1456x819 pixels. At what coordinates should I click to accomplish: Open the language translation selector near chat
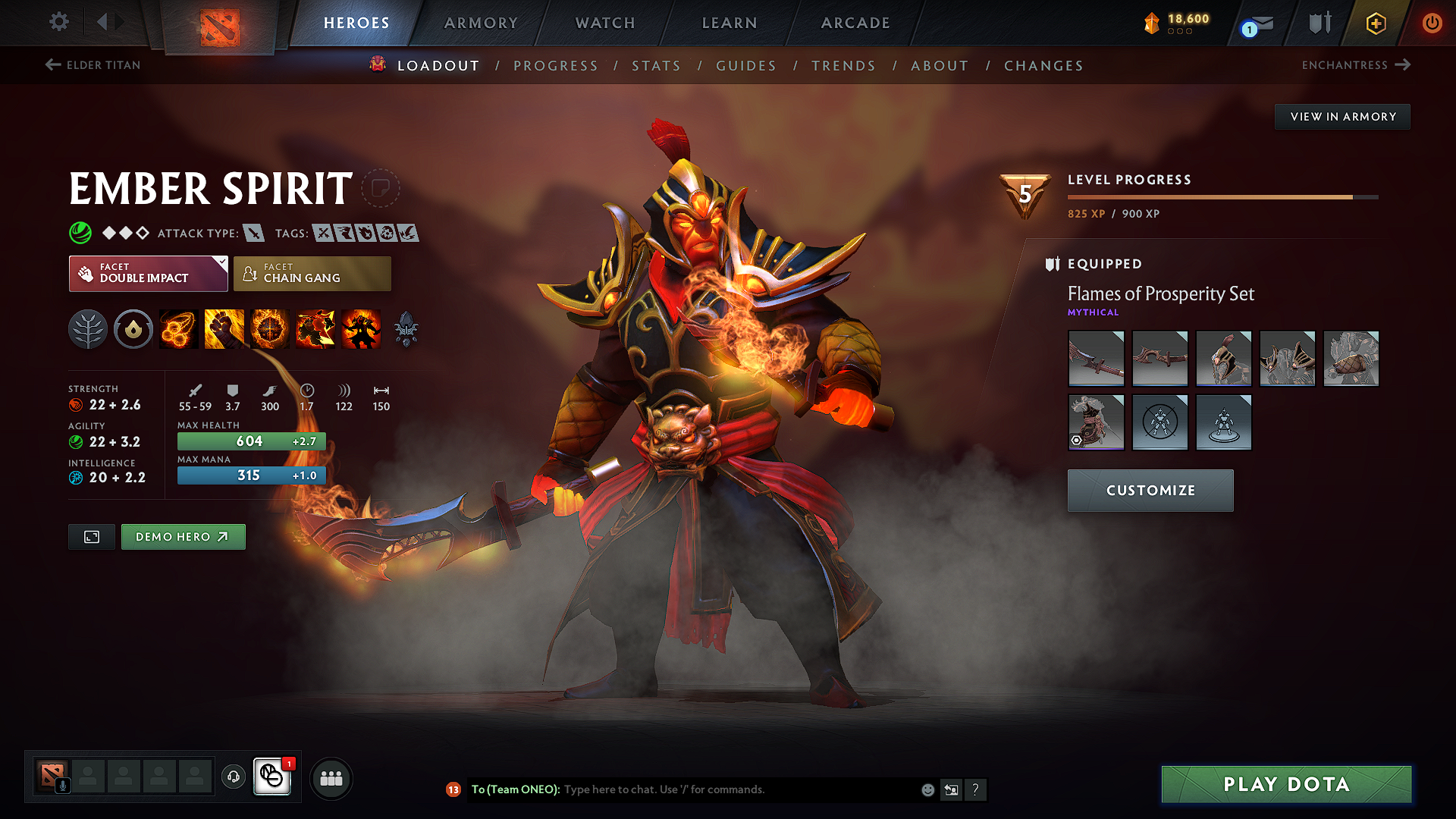click(x=951, y=789)
